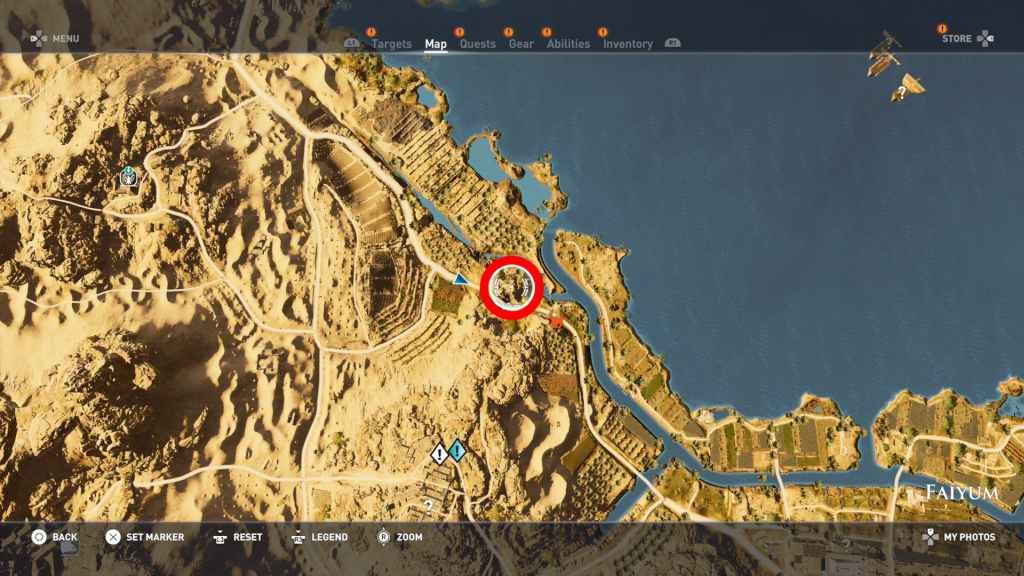Click the white quest exclamation marker

pos(439,454)
